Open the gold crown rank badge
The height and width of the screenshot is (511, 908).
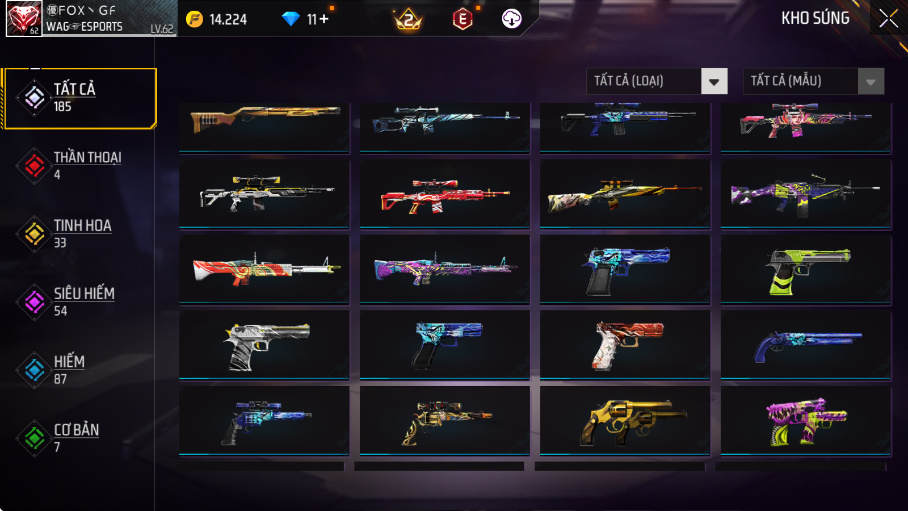[408, 18]
